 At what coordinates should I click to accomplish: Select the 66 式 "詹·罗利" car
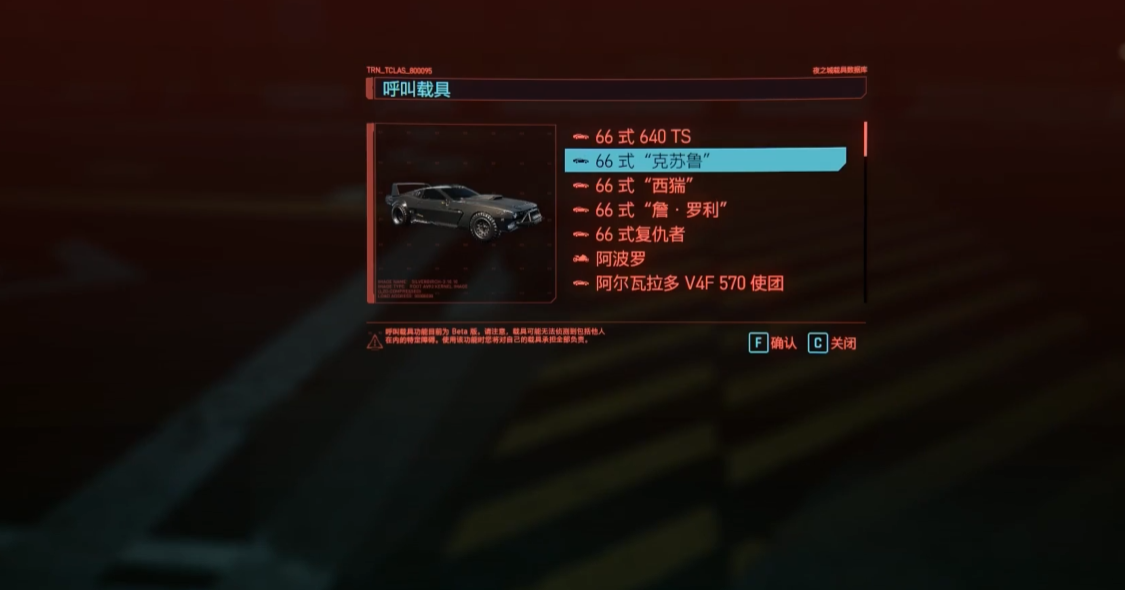(x=660, y=210)
